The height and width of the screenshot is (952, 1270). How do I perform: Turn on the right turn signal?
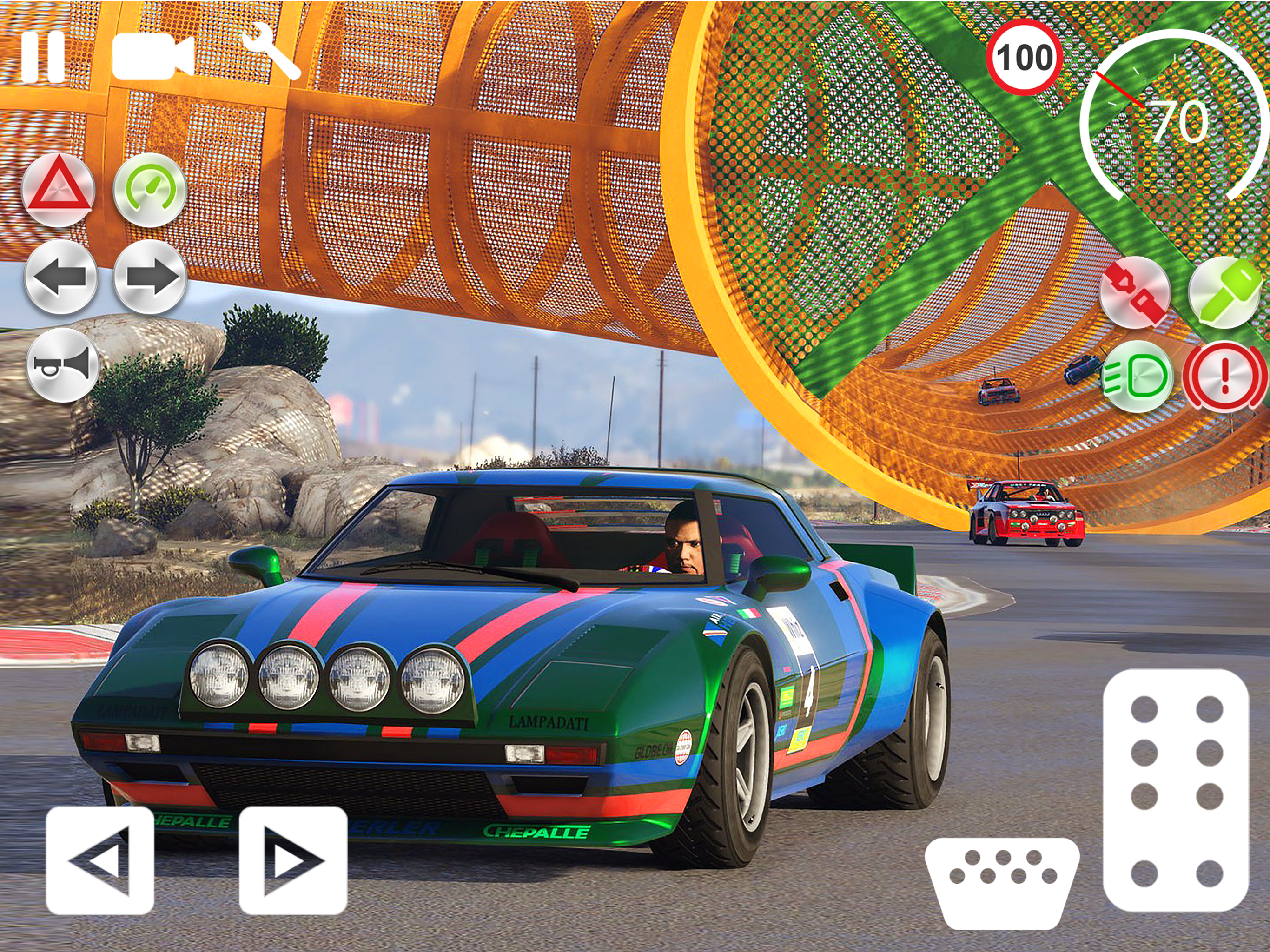(151, 277)
